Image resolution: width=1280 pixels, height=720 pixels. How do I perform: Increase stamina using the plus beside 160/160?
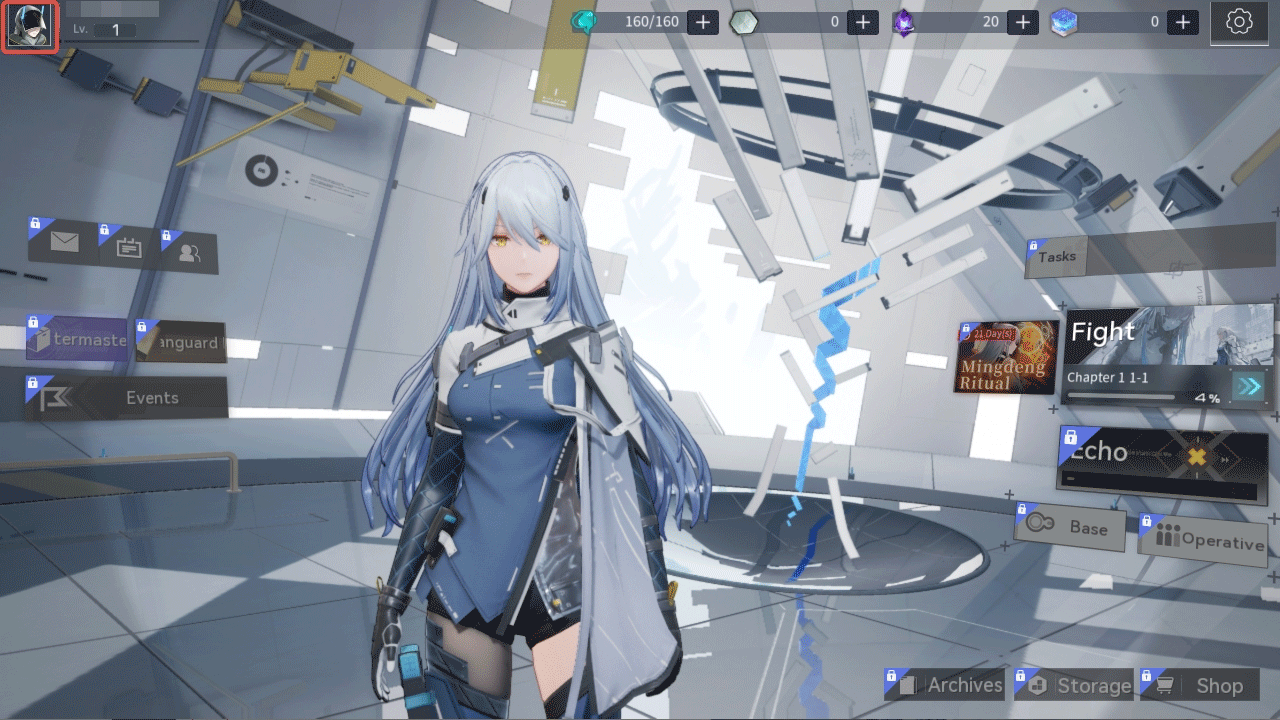(703, 21)
